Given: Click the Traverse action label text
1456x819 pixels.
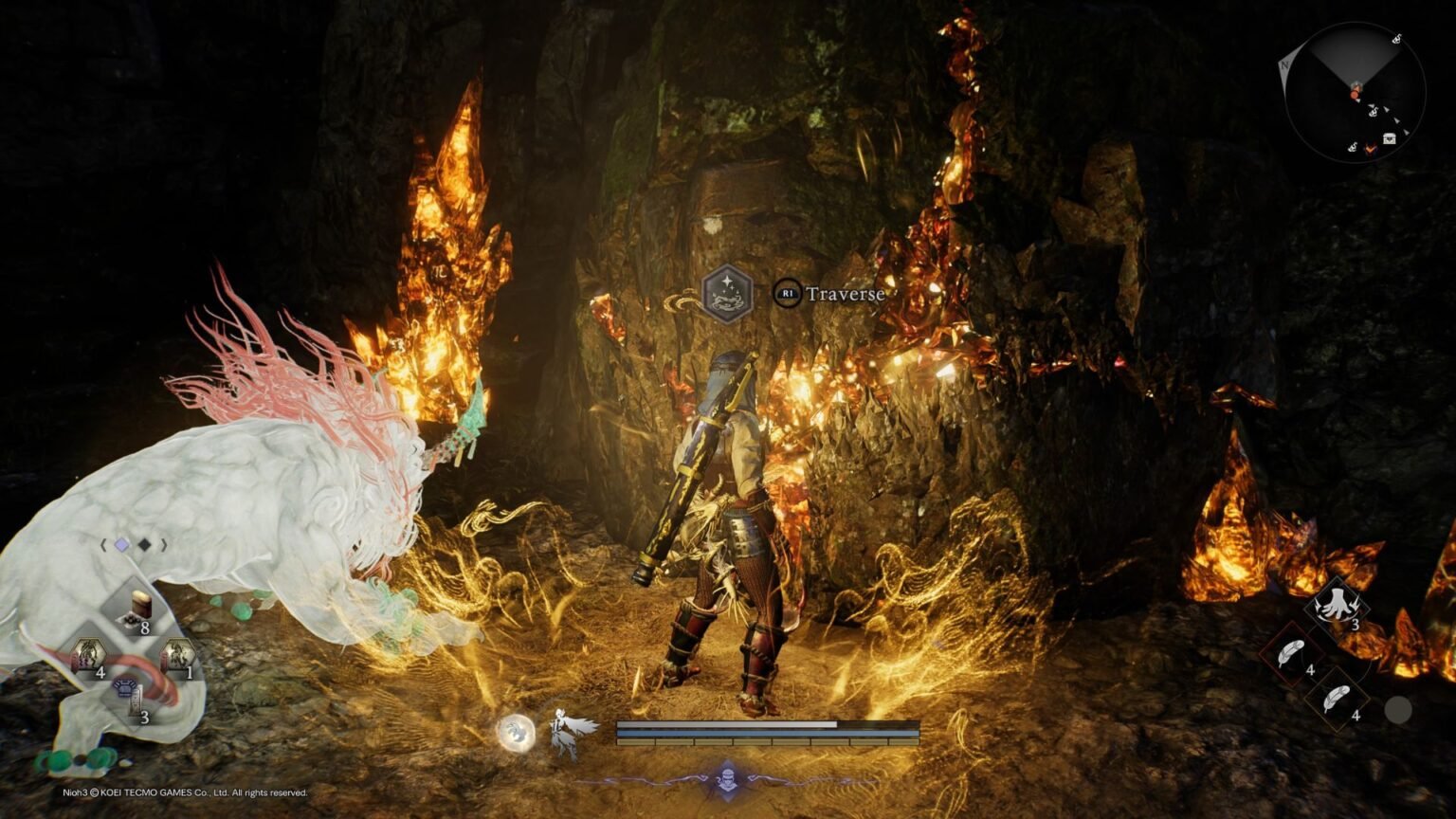Looking at the screenshot, I should 846,294.
